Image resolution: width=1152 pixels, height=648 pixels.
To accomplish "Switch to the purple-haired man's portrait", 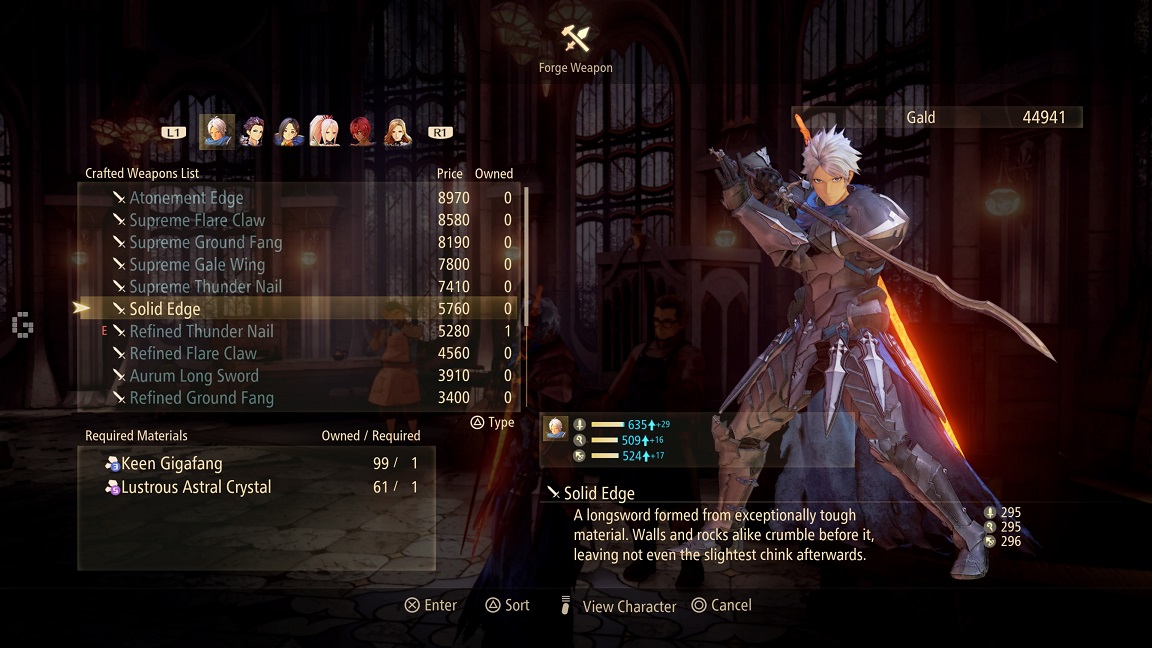I will pyautogui.click(x=253, y=131).
